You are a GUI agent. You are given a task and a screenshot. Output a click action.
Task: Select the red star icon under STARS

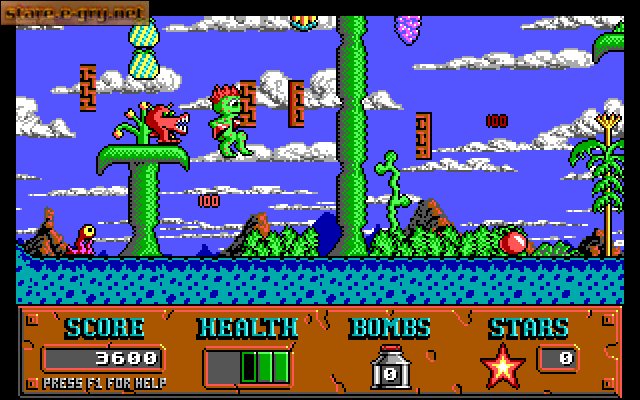[503, 366]
